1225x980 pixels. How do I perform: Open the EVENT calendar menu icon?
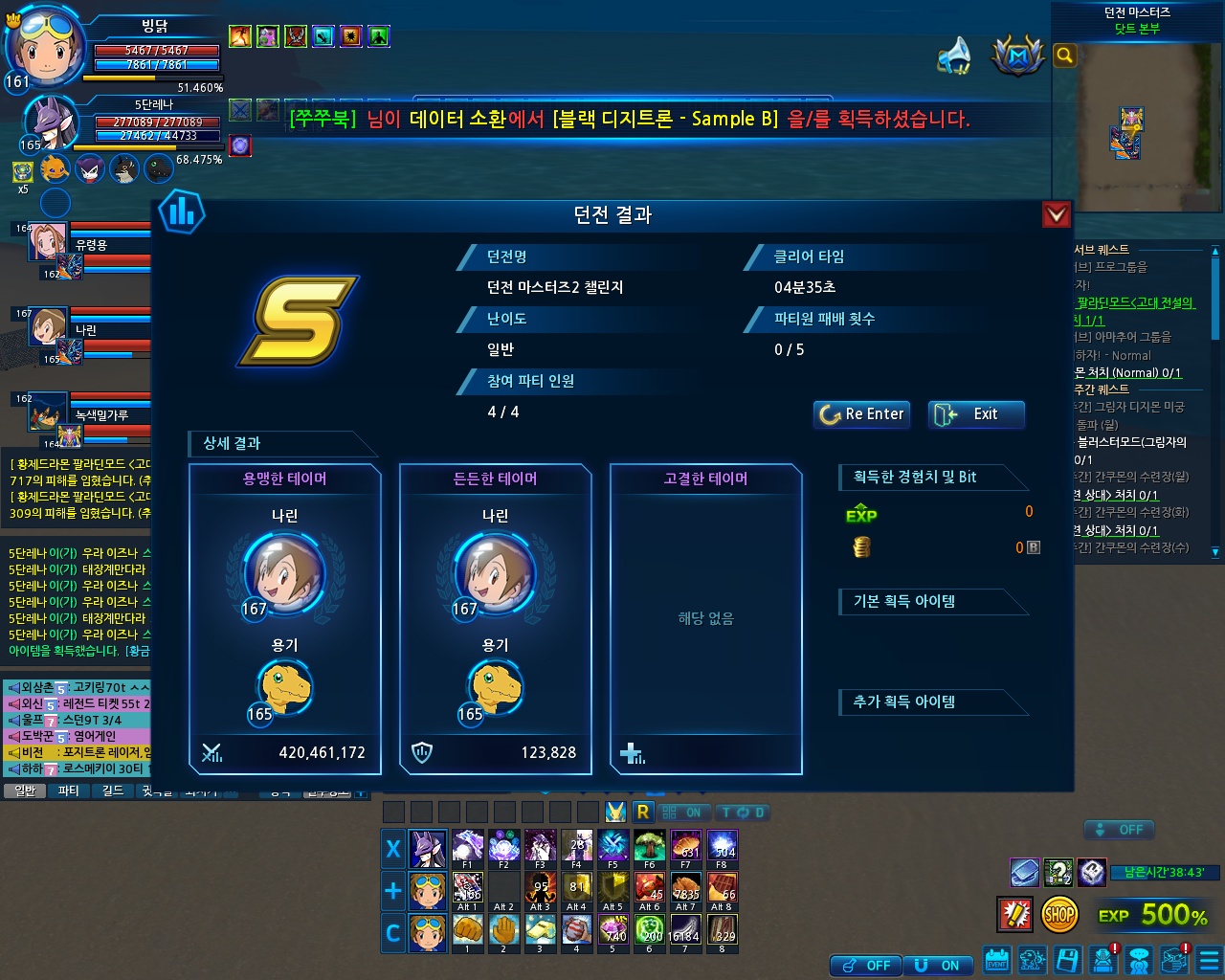pyautogui.click(x=996, y=960)
